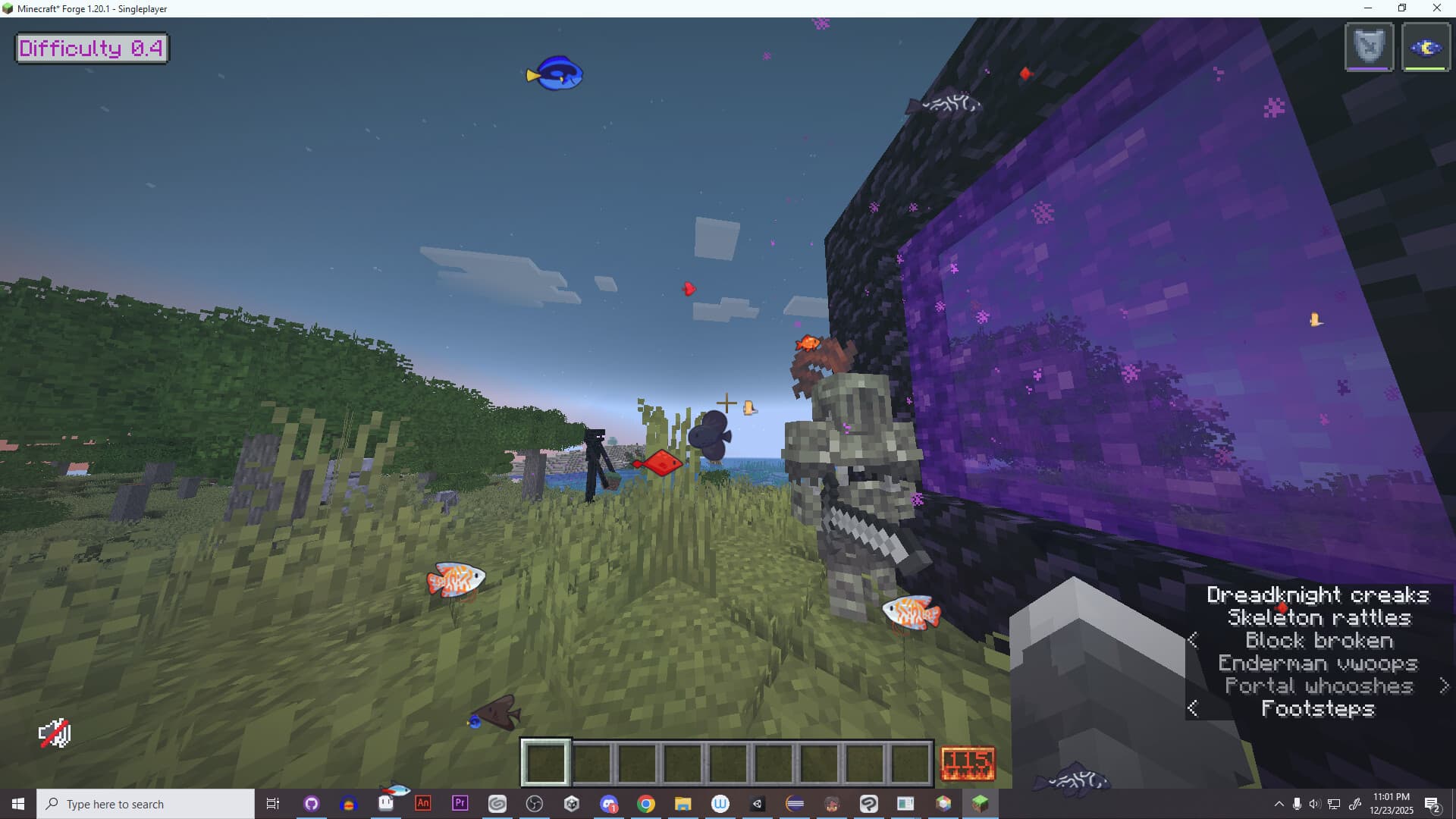Open Adobe Animate from the taskbar
The height and width of the screenshot is (819, 1456).
[x=422, y=804]
